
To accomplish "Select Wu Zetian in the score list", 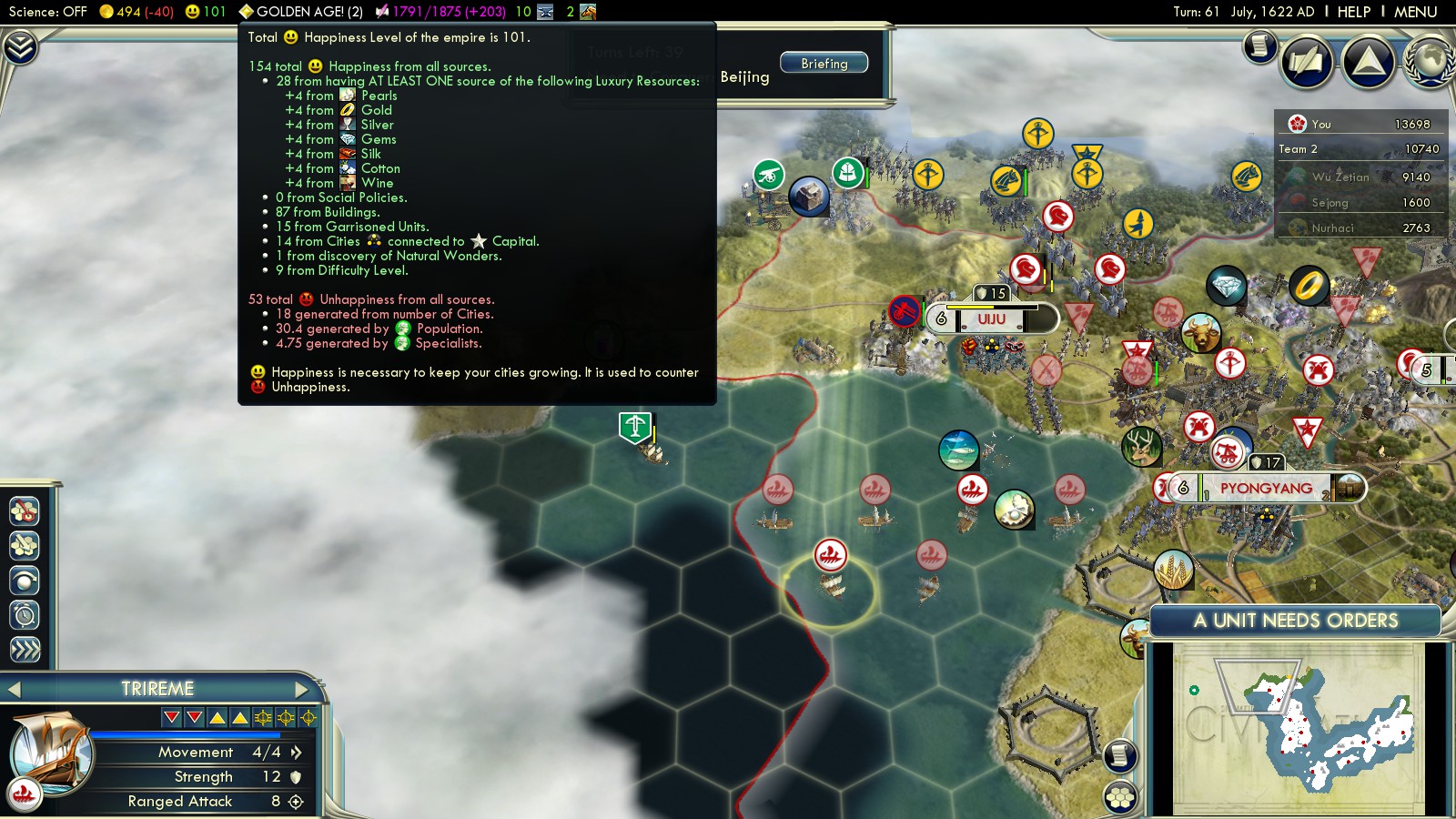I will [1340, 177].
